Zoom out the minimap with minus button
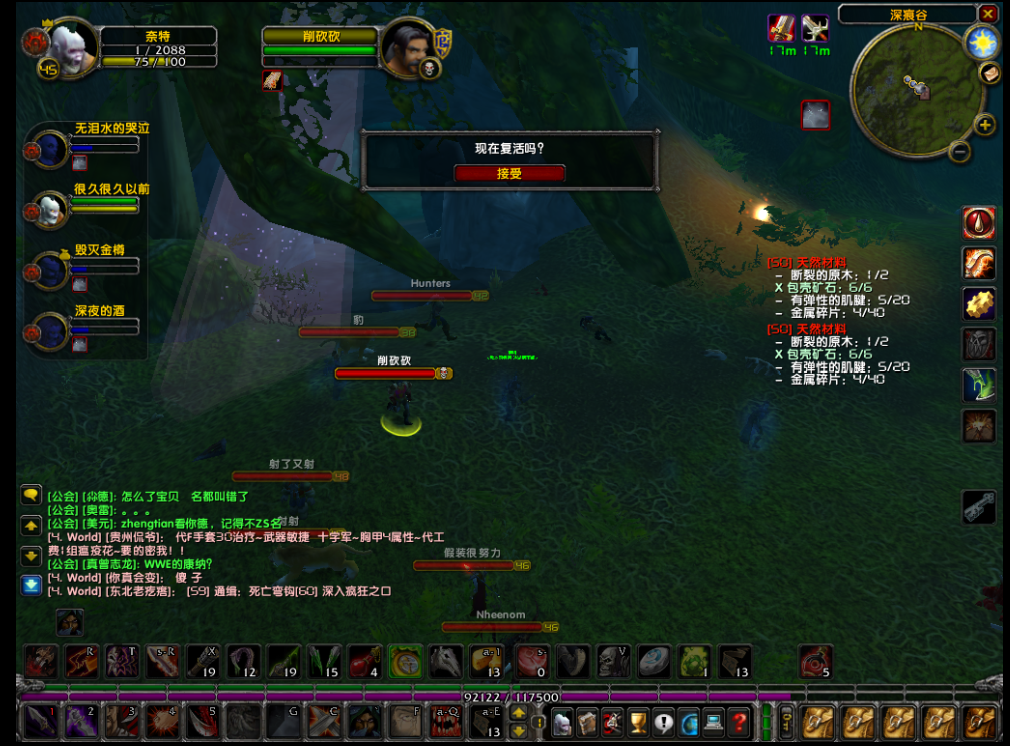 point(959,152)
